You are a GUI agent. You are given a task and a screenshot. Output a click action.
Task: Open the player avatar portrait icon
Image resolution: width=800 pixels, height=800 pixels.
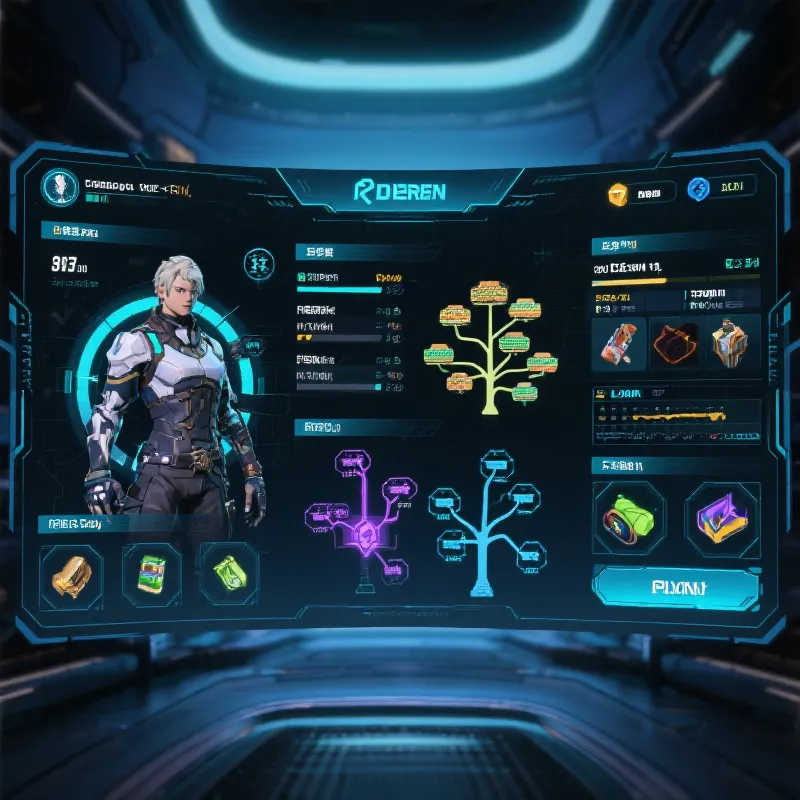[60, 187]
